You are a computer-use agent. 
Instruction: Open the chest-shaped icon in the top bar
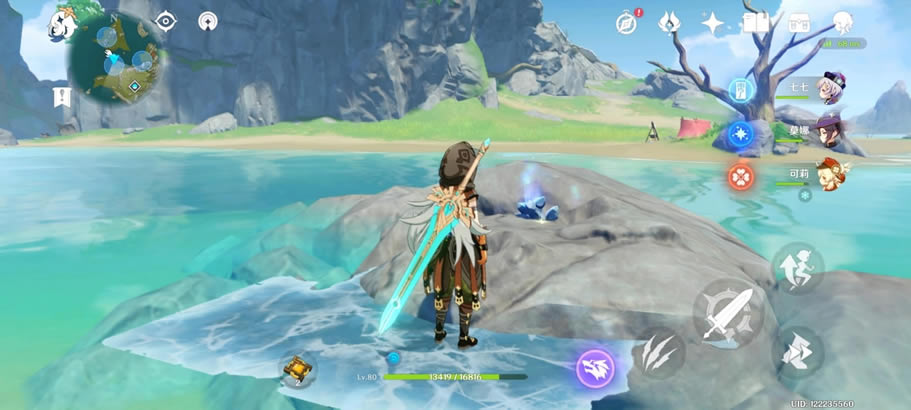tap(798, 22)
